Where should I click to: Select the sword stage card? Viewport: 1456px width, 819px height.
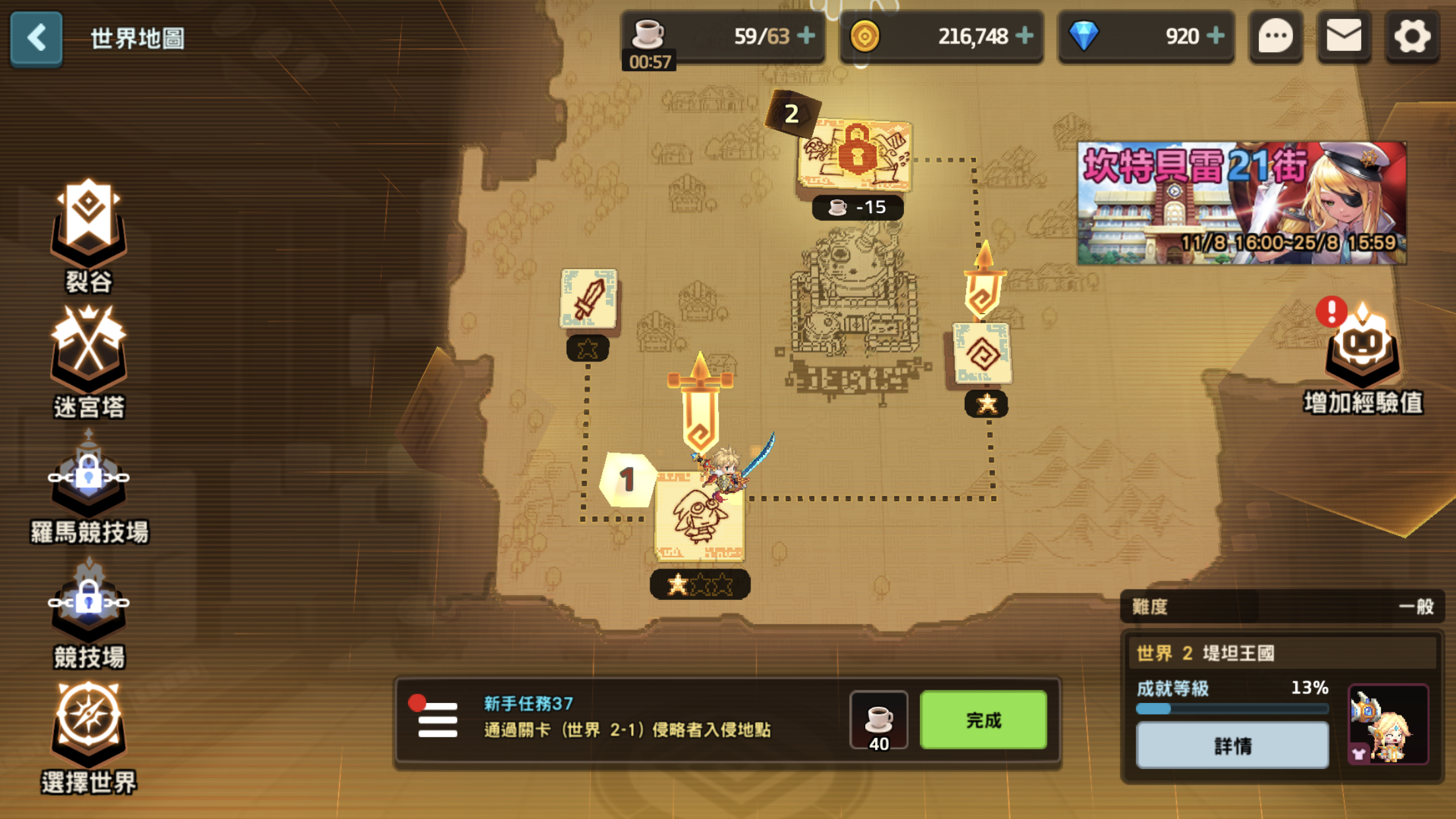pyautogui.click(x=588, y=299)
